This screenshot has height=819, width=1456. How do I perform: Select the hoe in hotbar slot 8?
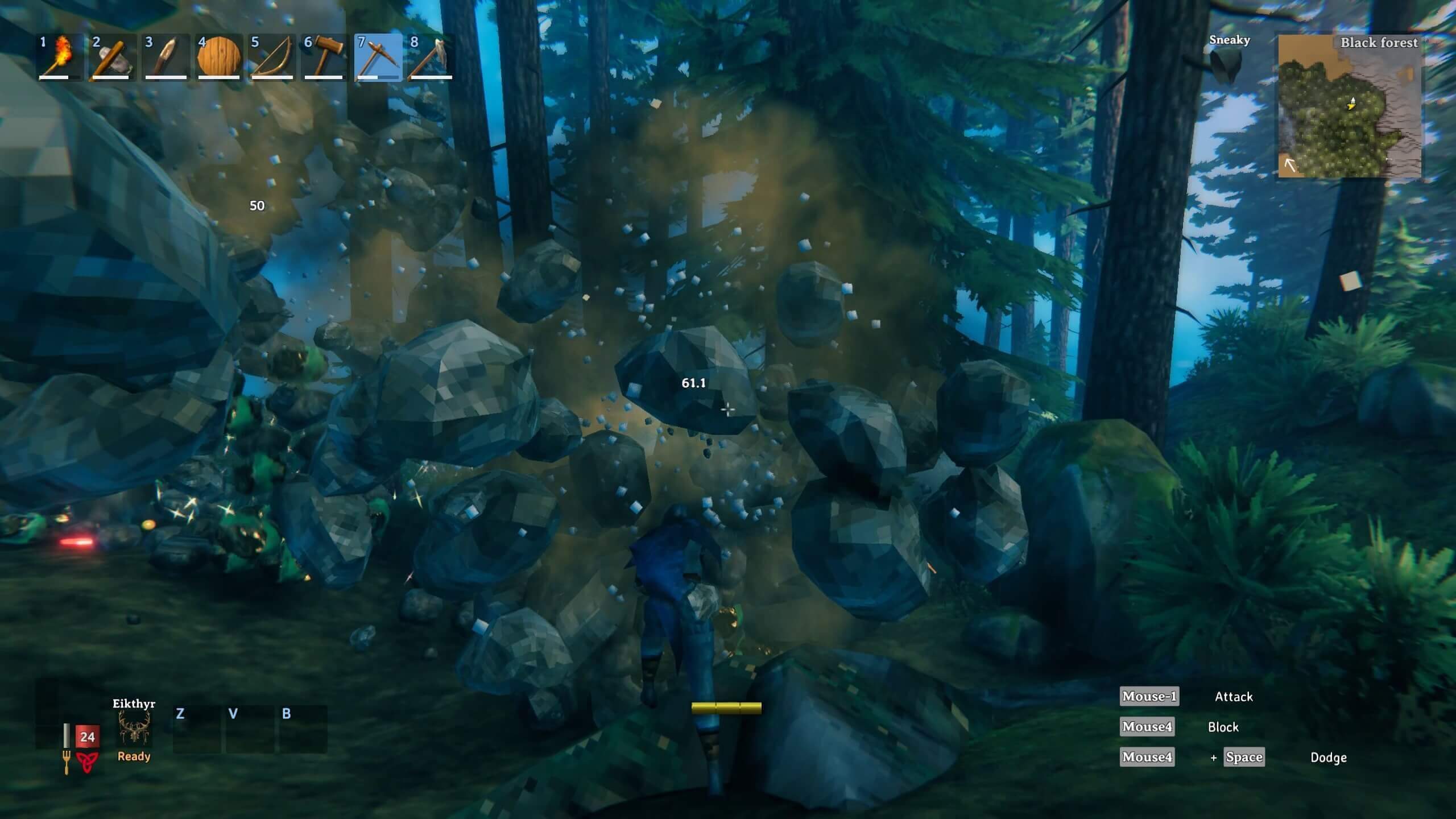point(431,57)
